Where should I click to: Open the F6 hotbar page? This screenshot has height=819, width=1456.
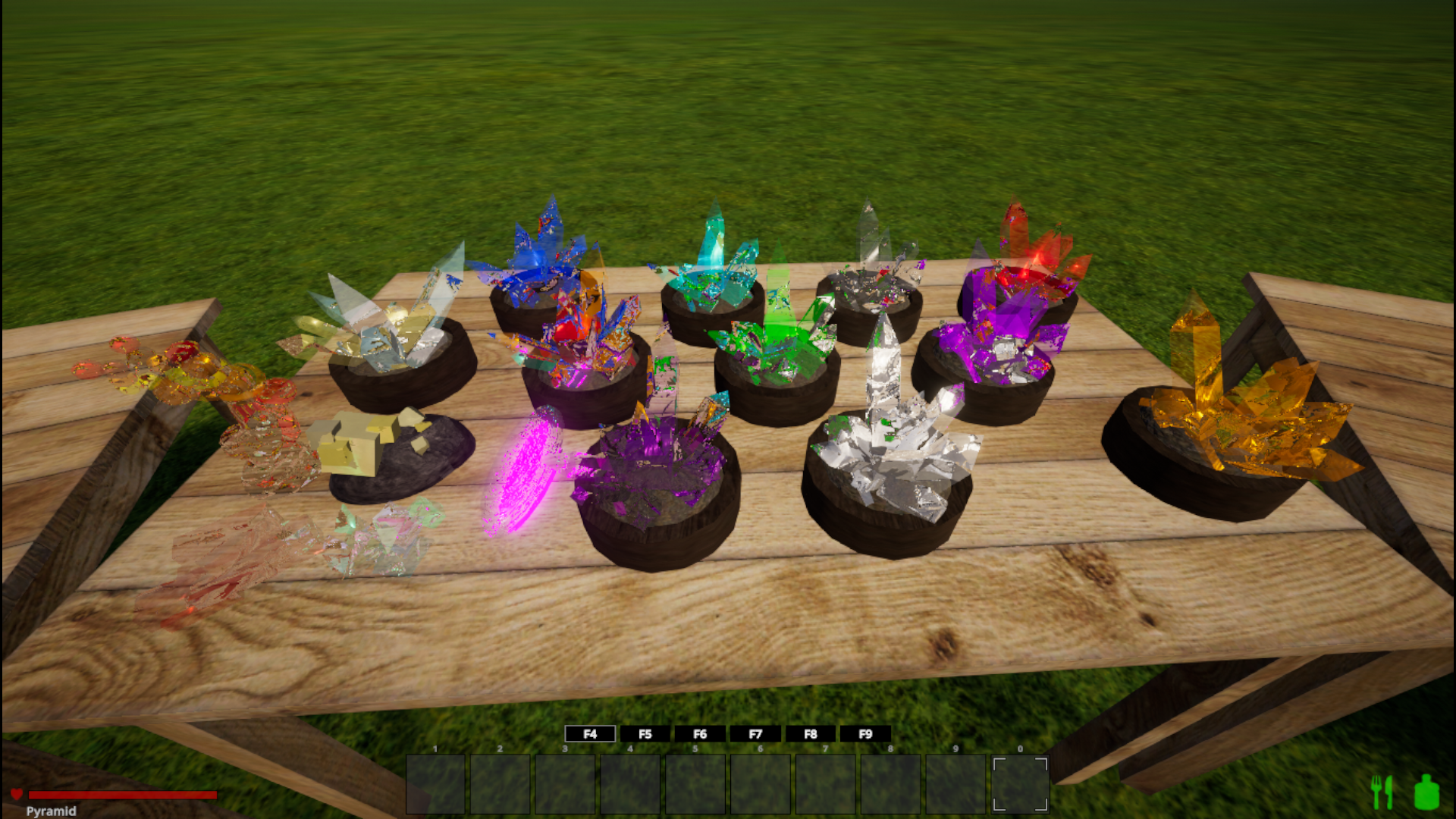tap(700, 734)
